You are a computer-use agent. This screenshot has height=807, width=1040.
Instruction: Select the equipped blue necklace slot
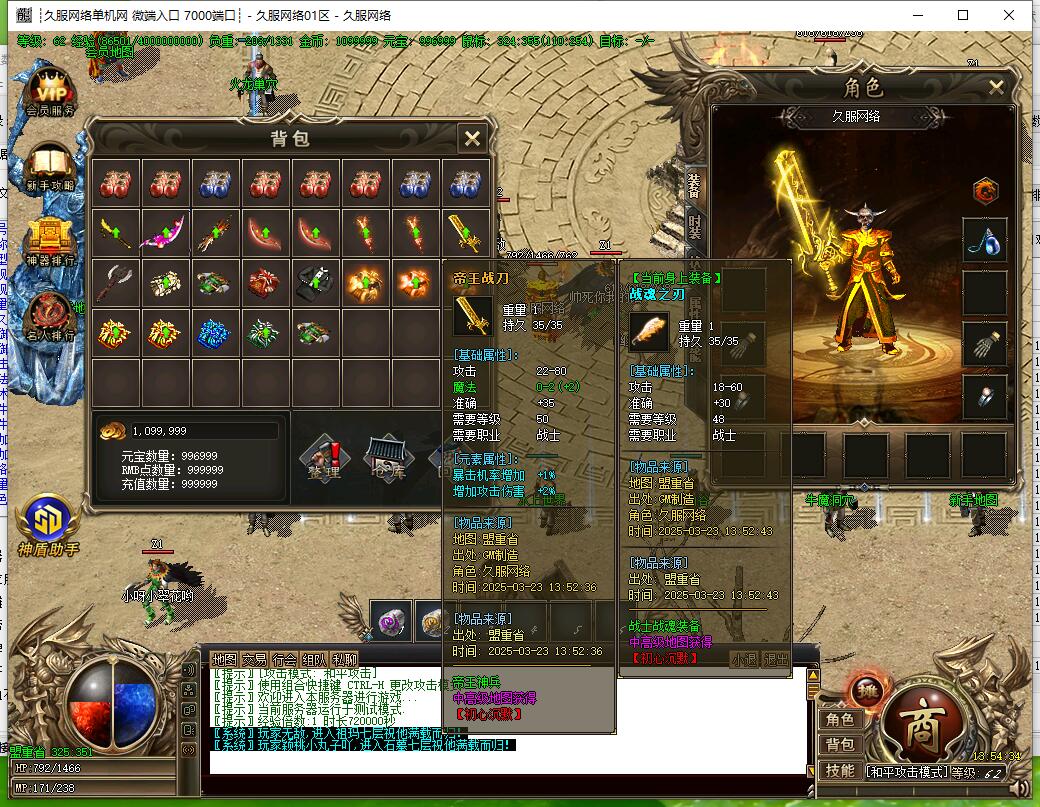984,241
